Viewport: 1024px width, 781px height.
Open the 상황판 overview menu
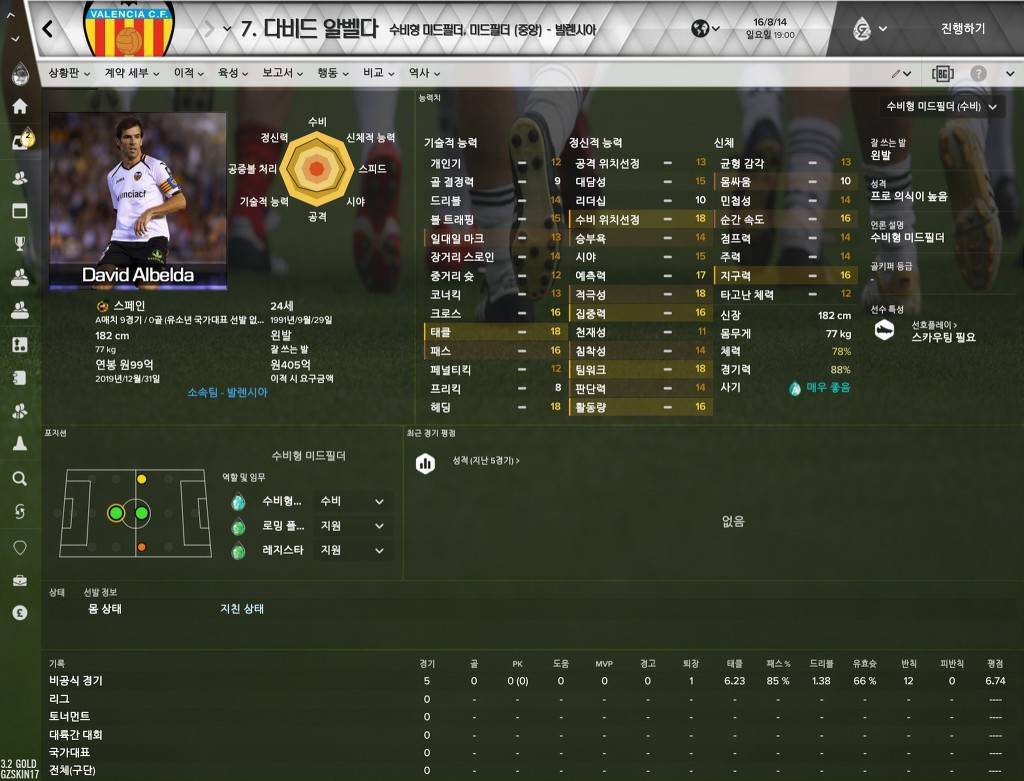70,73
